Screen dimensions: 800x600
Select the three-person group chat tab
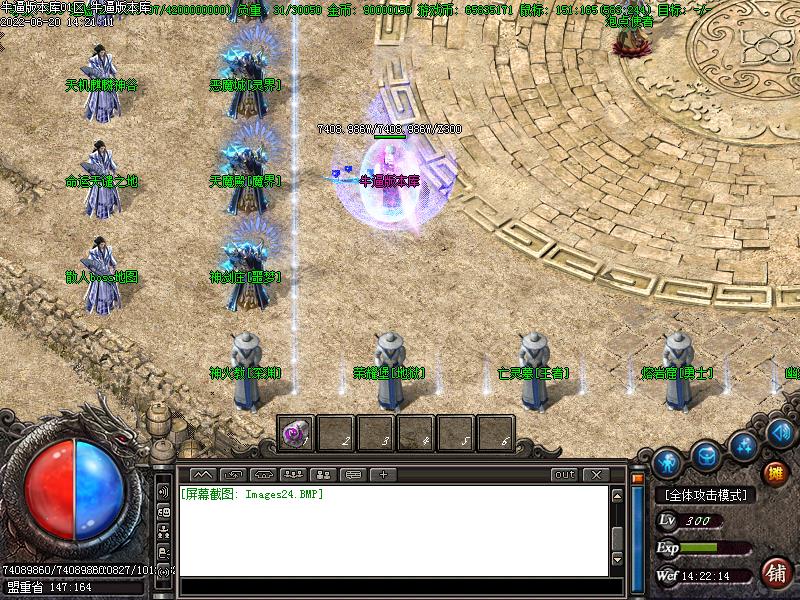pyautogui.click(x=293, y=474)
